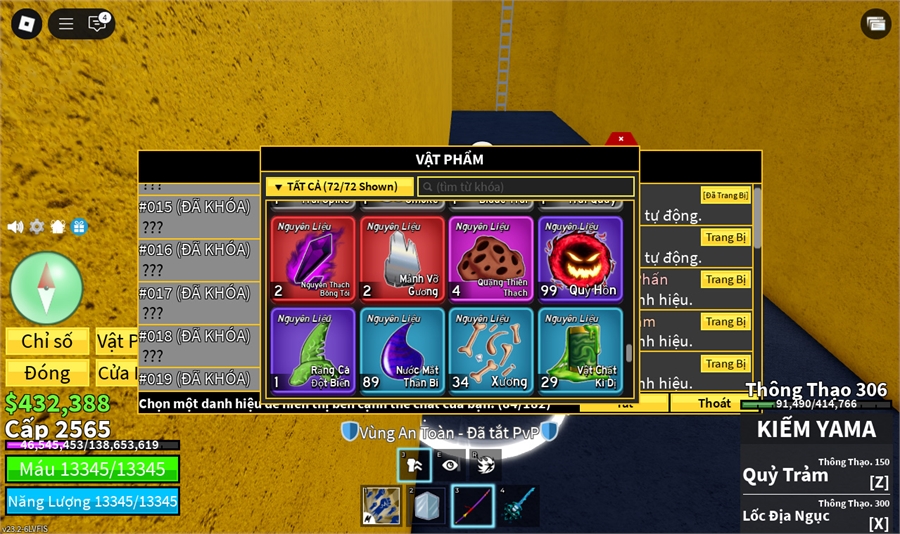Open the Chỉ số stats menu
The height and width of the screenshot is (534, 900).
(x=47, y=341)
